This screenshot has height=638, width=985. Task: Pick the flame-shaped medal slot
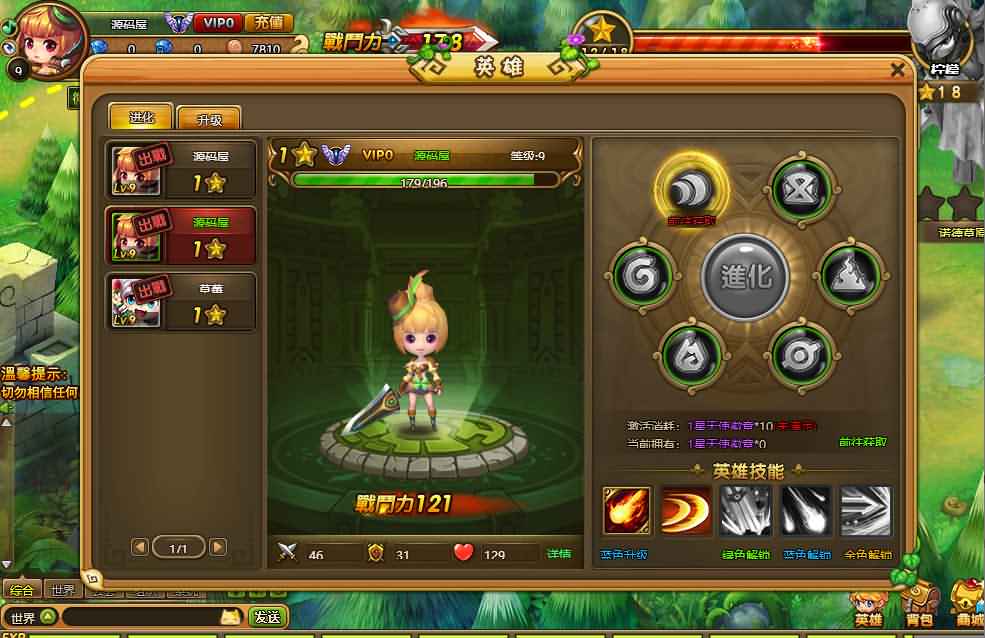coord(692,353)
